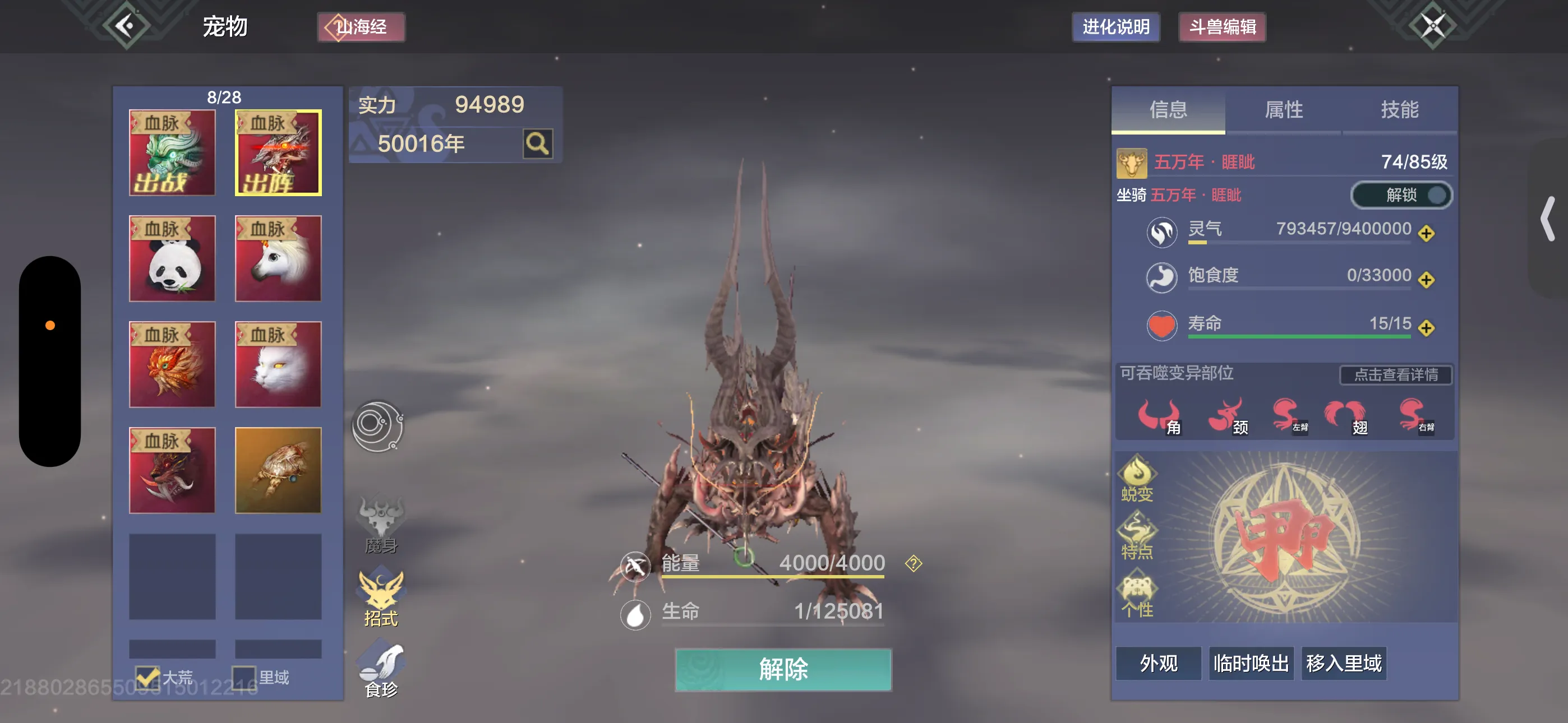Select the white cat pet slot

[x=278, y=364]
